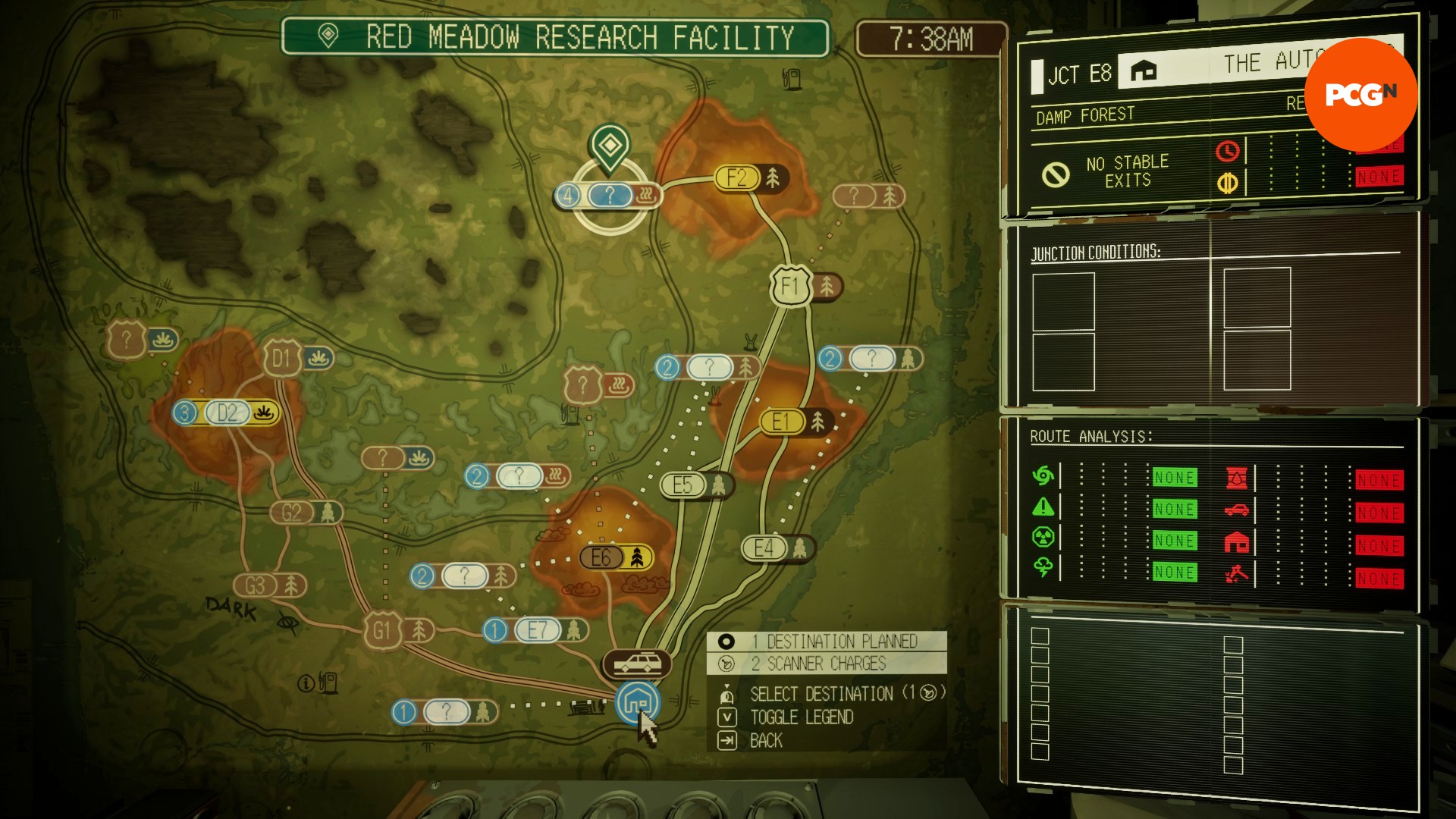
Task: Select the planned destination diamond pin
Action: 608,146
